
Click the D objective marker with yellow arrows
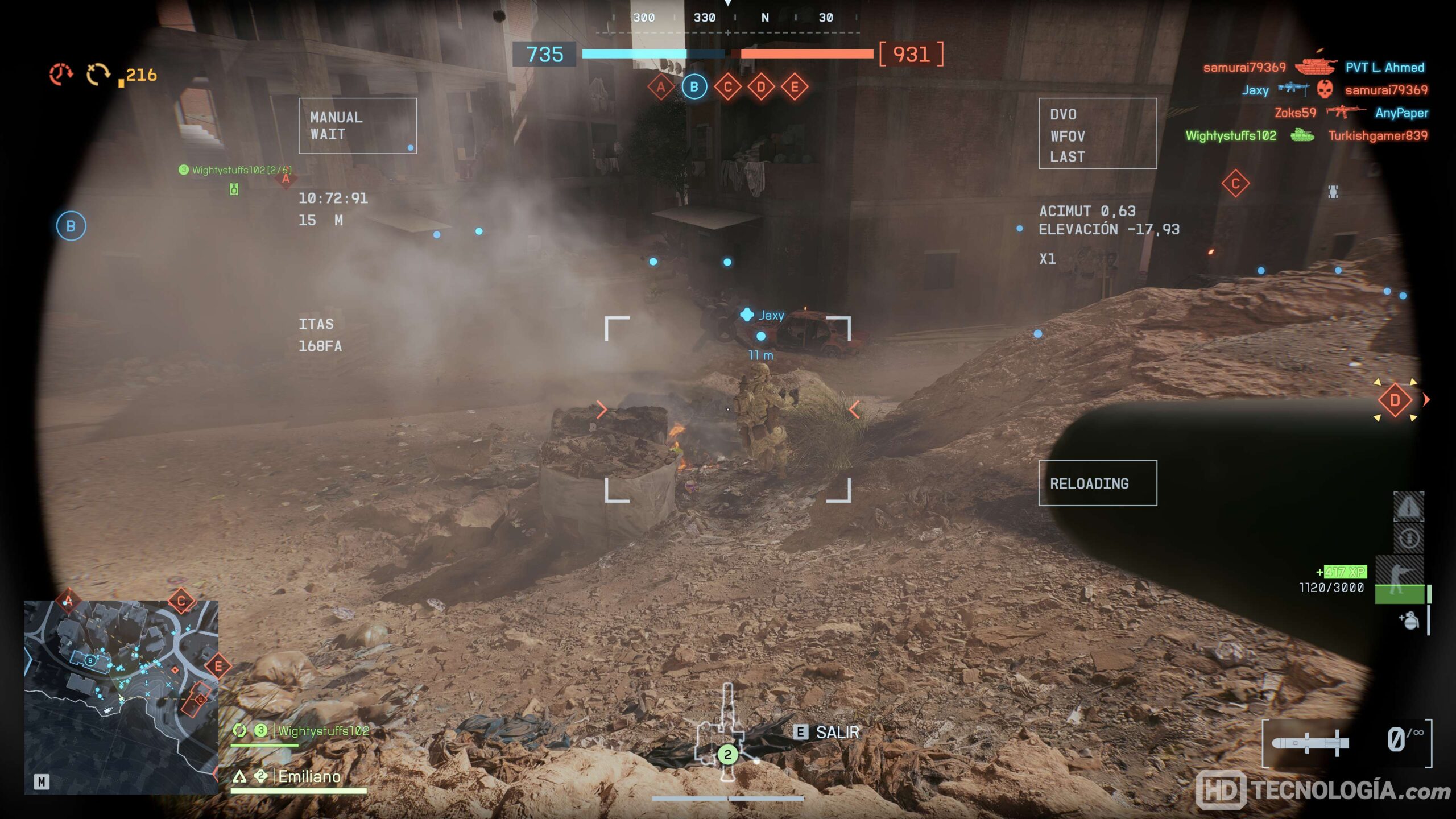coord(1395,400)
